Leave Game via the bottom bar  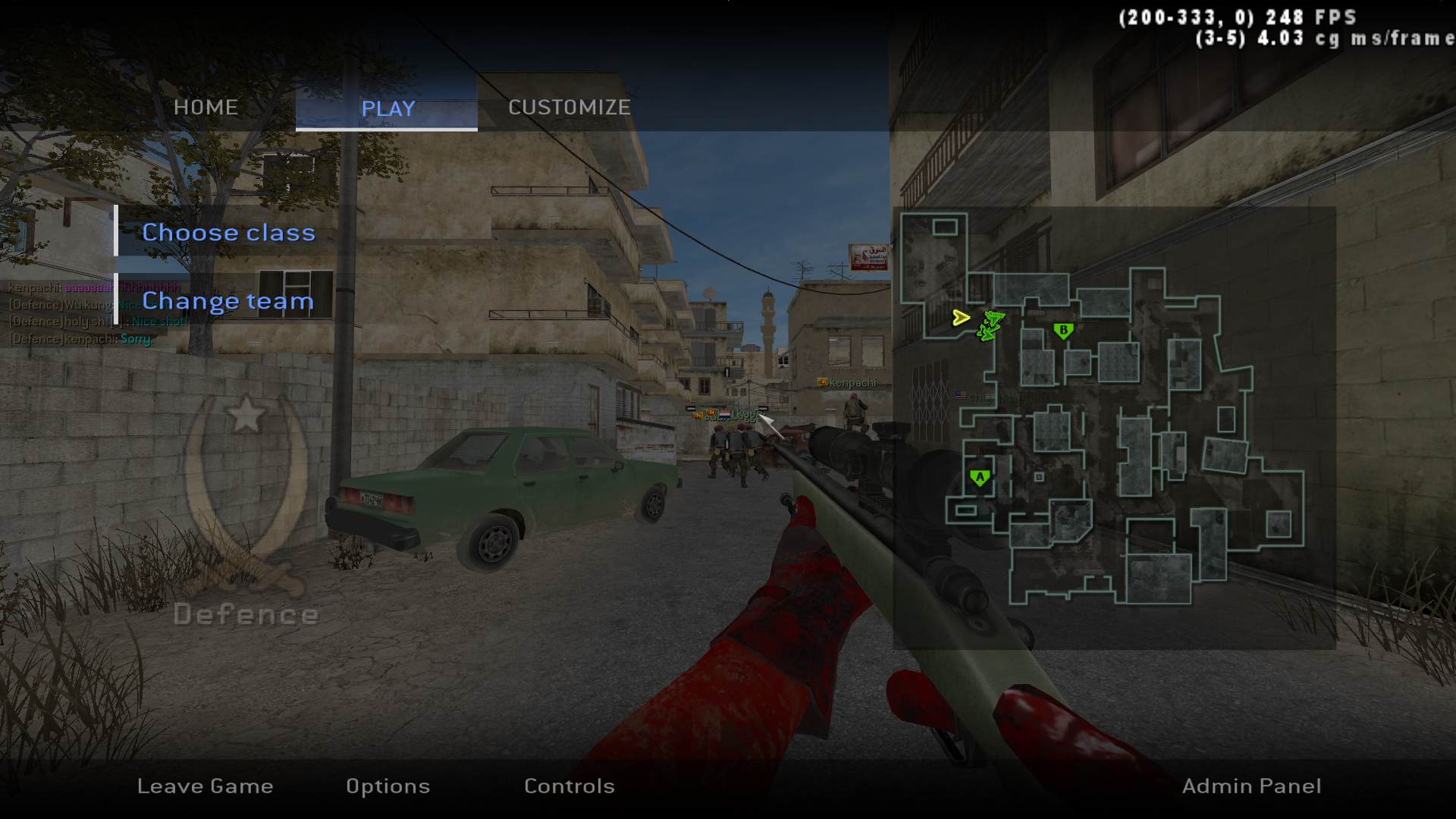coord(205,786)
